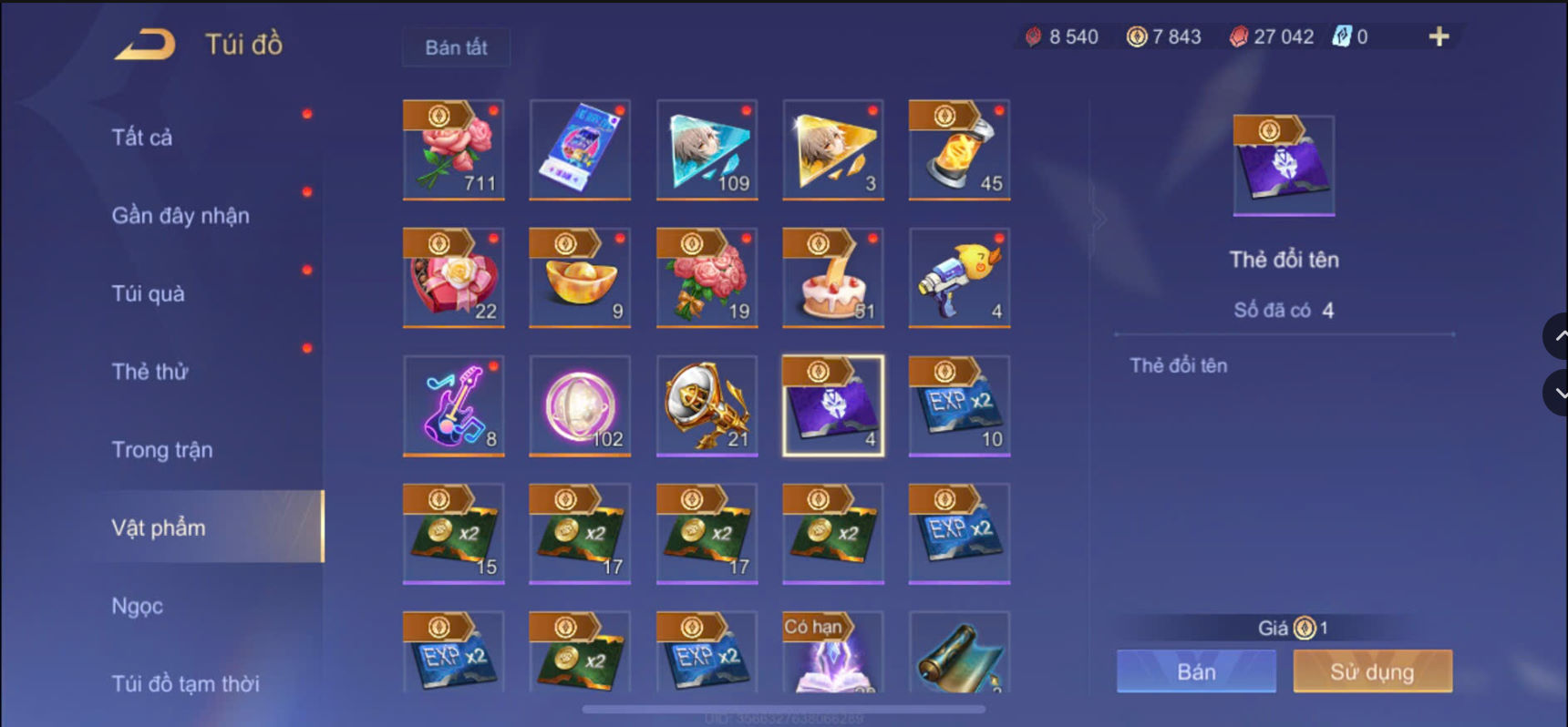Click the downward chevron on the right edge
The height and width of the screenshot is (727, 1568).
tap(1556, 393)
